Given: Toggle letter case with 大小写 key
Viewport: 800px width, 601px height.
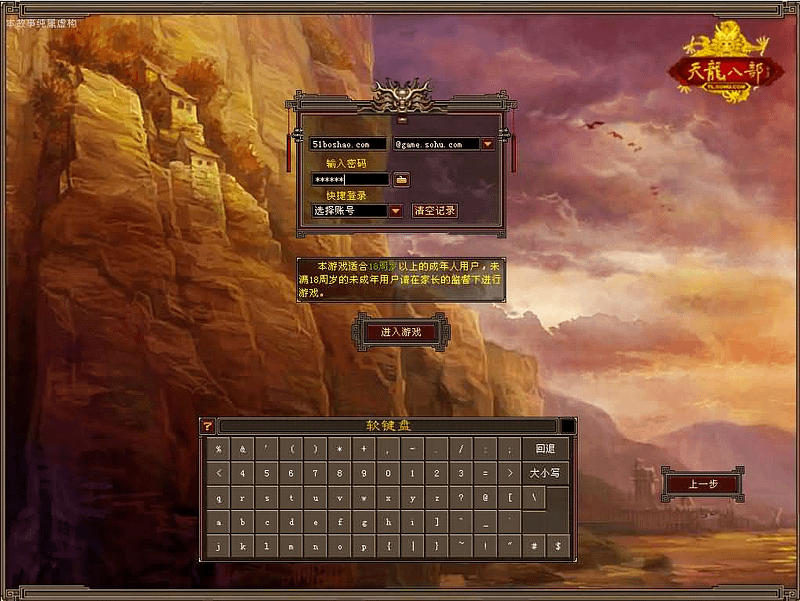Looking at the screenshot, I should [545, 473].
